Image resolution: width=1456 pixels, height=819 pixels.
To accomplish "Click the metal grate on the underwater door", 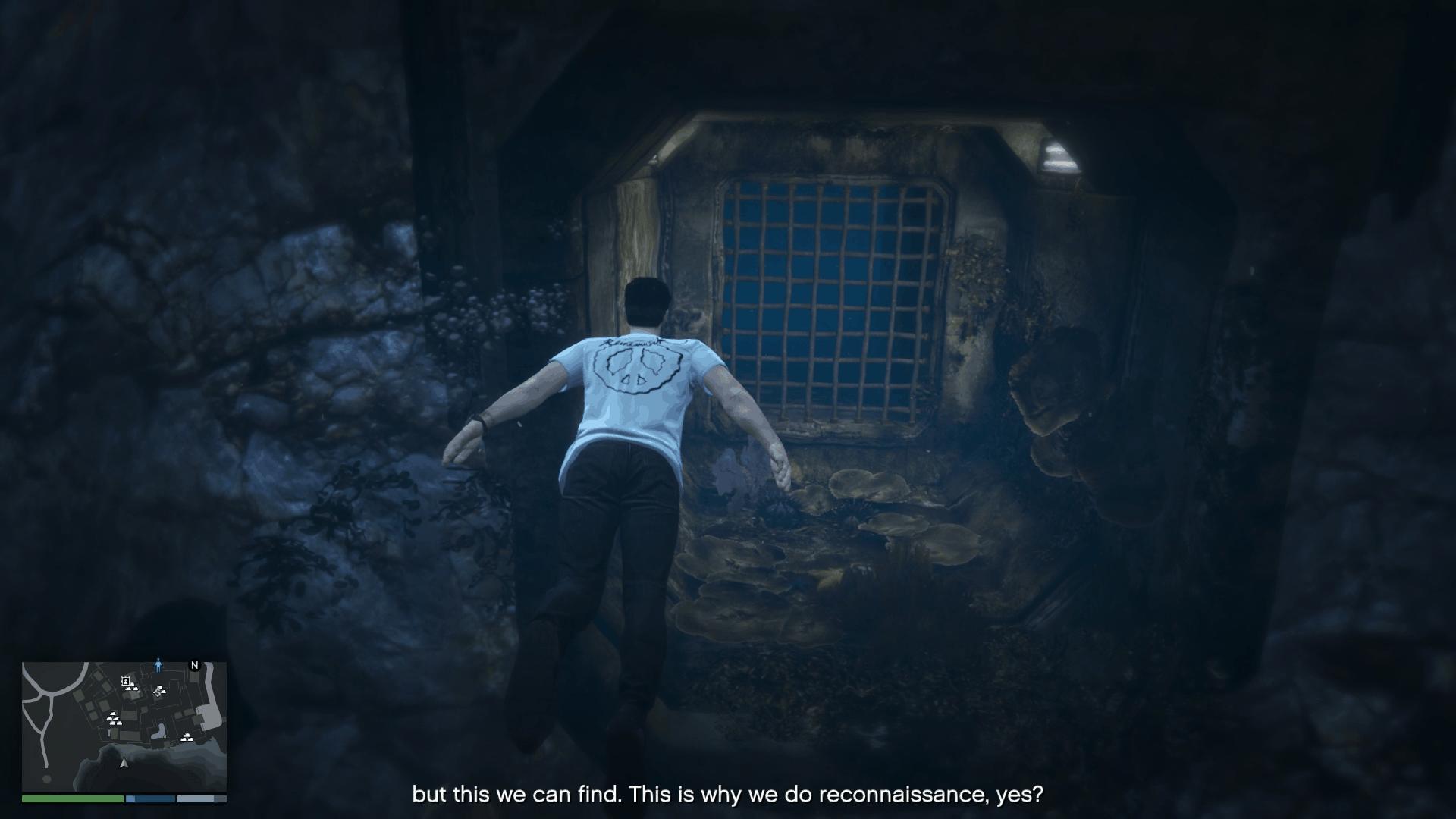I will (827, 296).
